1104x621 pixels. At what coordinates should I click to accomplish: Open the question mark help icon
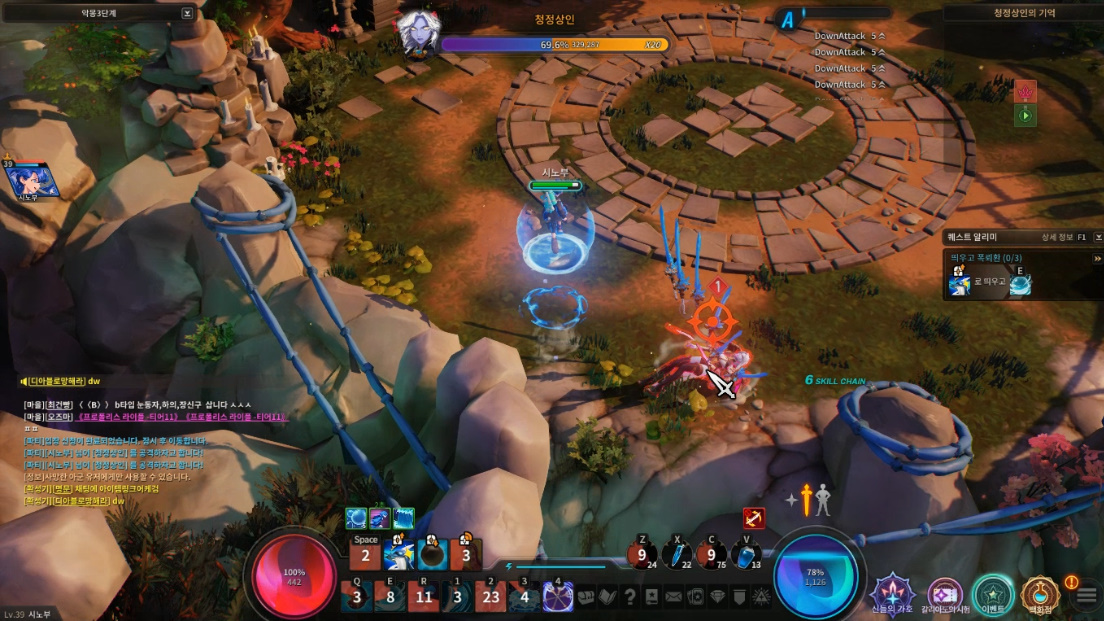click(629, 597)
